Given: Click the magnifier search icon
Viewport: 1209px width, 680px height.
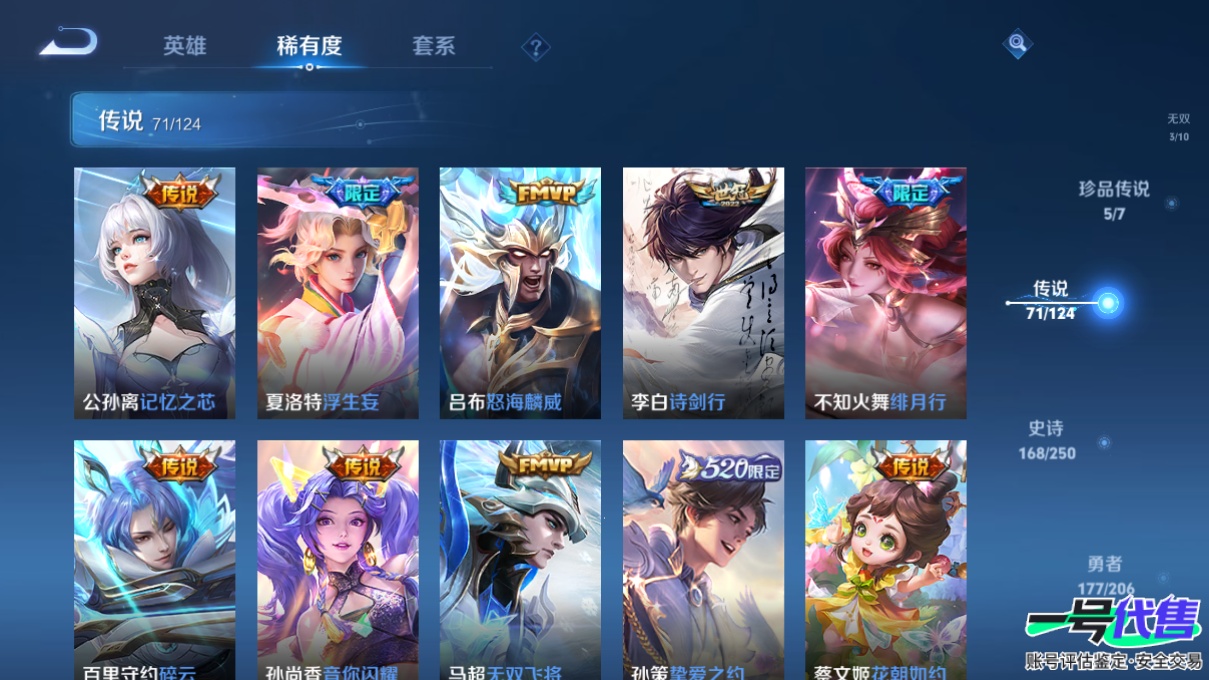Looking at the screenshot, I should 1017,44.
